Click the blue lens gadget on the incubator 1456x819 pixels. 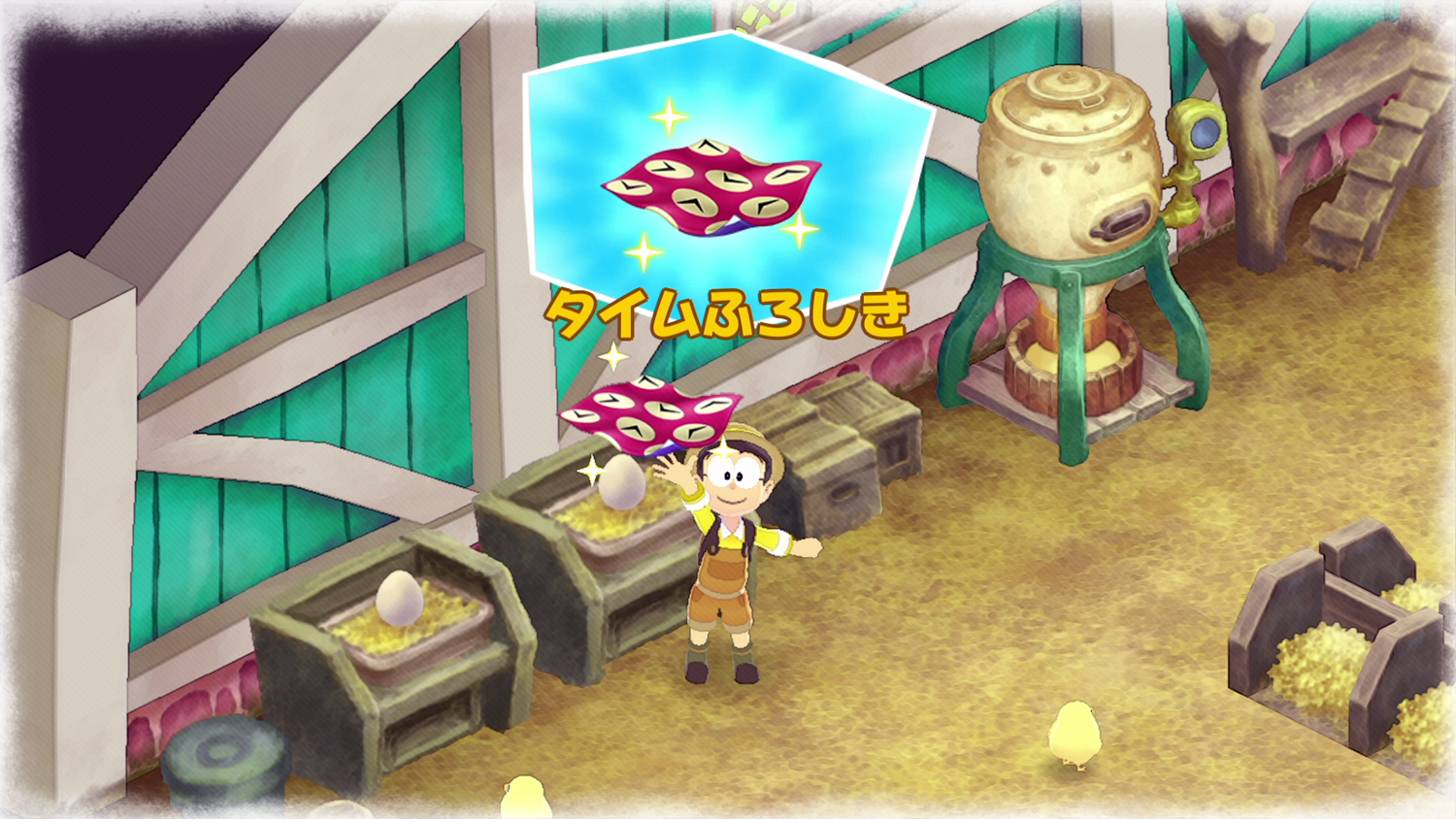click(1204, 131)
